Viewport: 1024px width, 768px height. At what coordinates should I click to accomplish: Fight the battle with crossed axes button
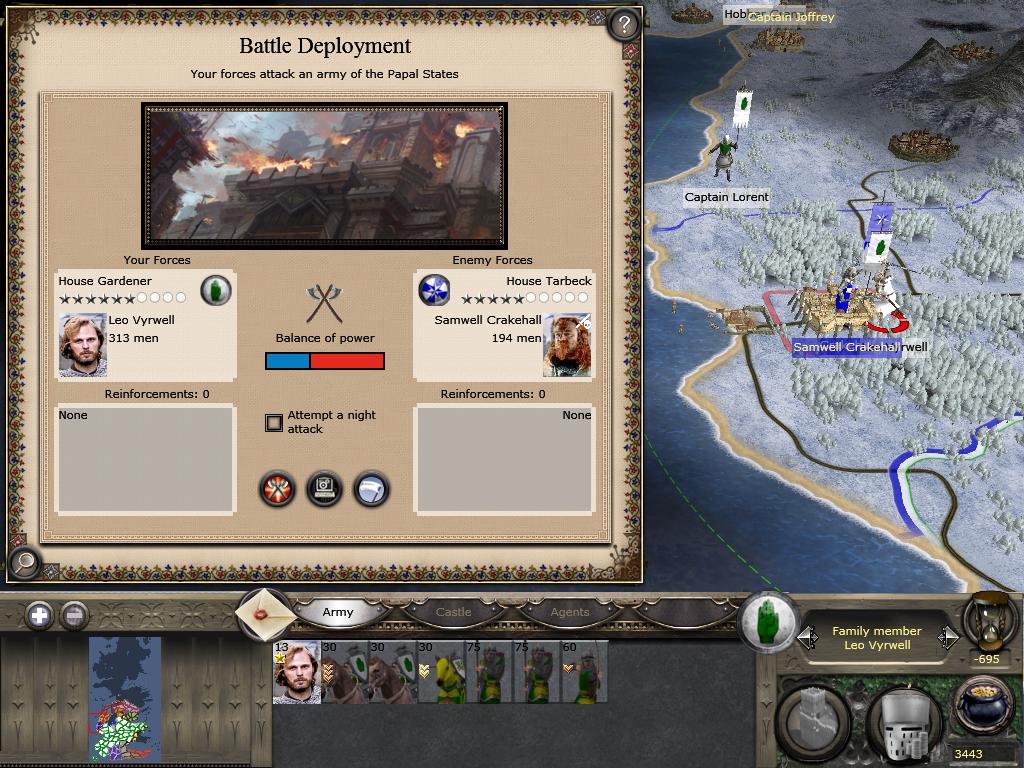click(x=278, y=489)
